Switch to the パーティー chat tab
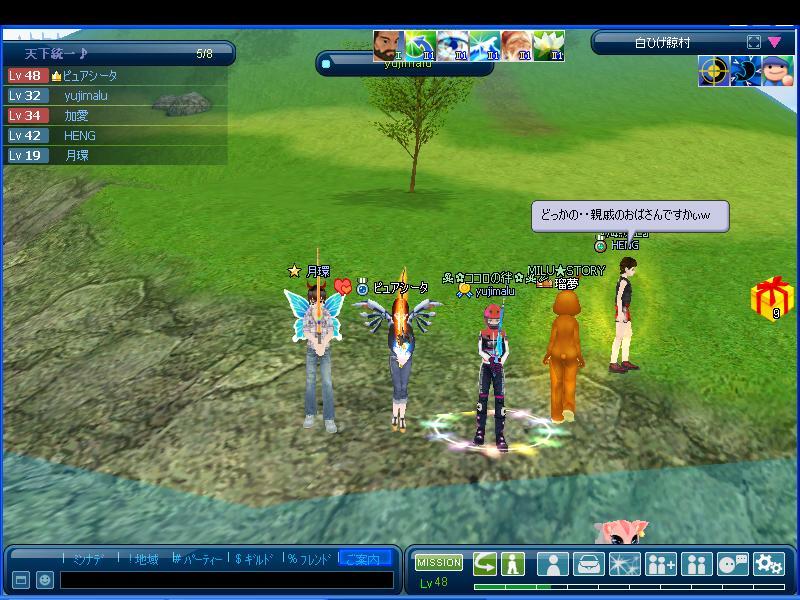Screen dimensions: 800x600 tap(198, 559)
